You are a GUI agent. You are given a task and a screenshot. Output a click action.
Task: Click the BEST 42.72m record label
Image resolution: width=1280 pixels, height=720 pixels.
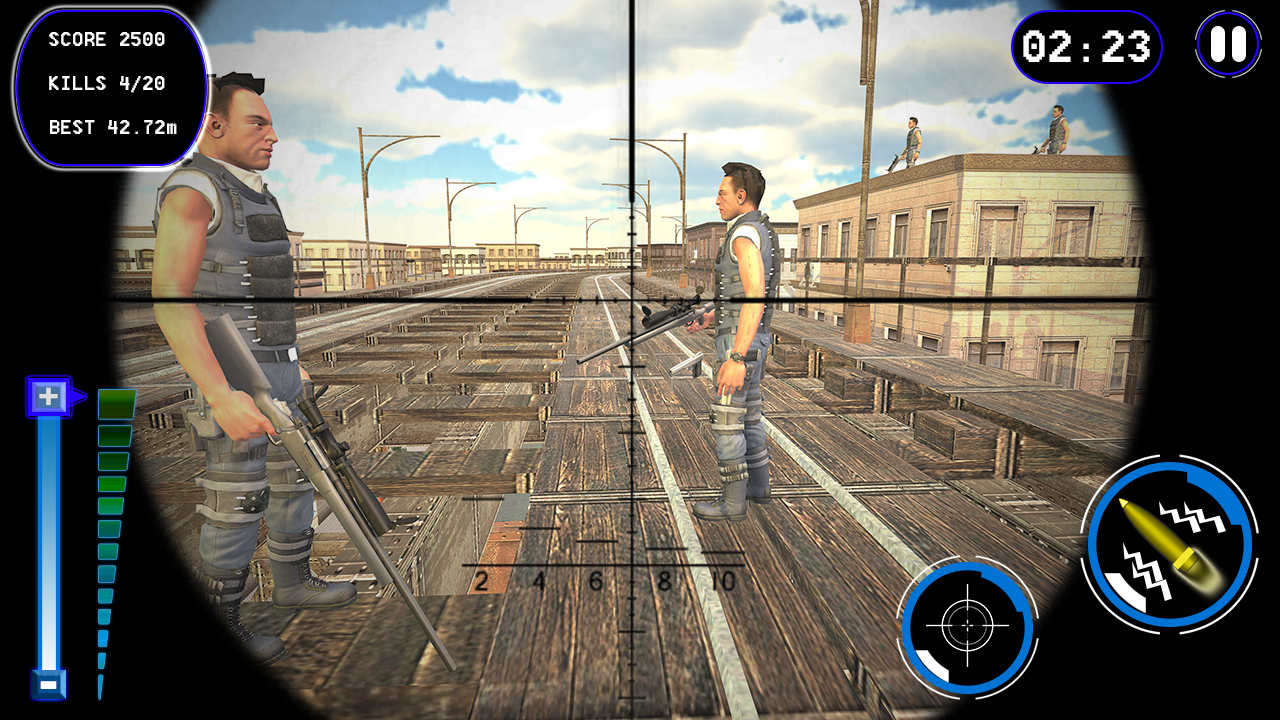point(113,126)
